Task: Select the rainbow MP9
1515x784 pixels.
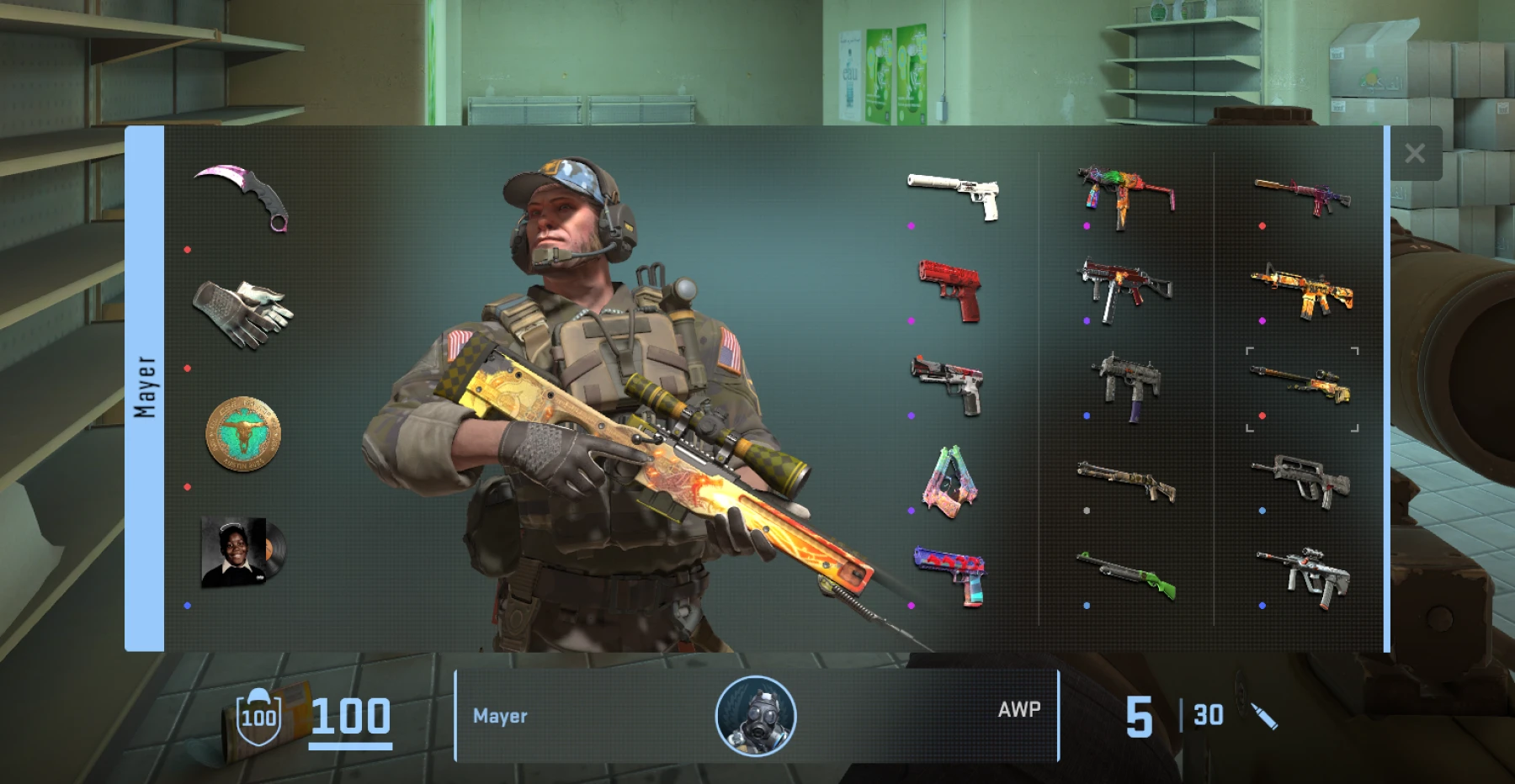Action: (x=1124, y=193)
